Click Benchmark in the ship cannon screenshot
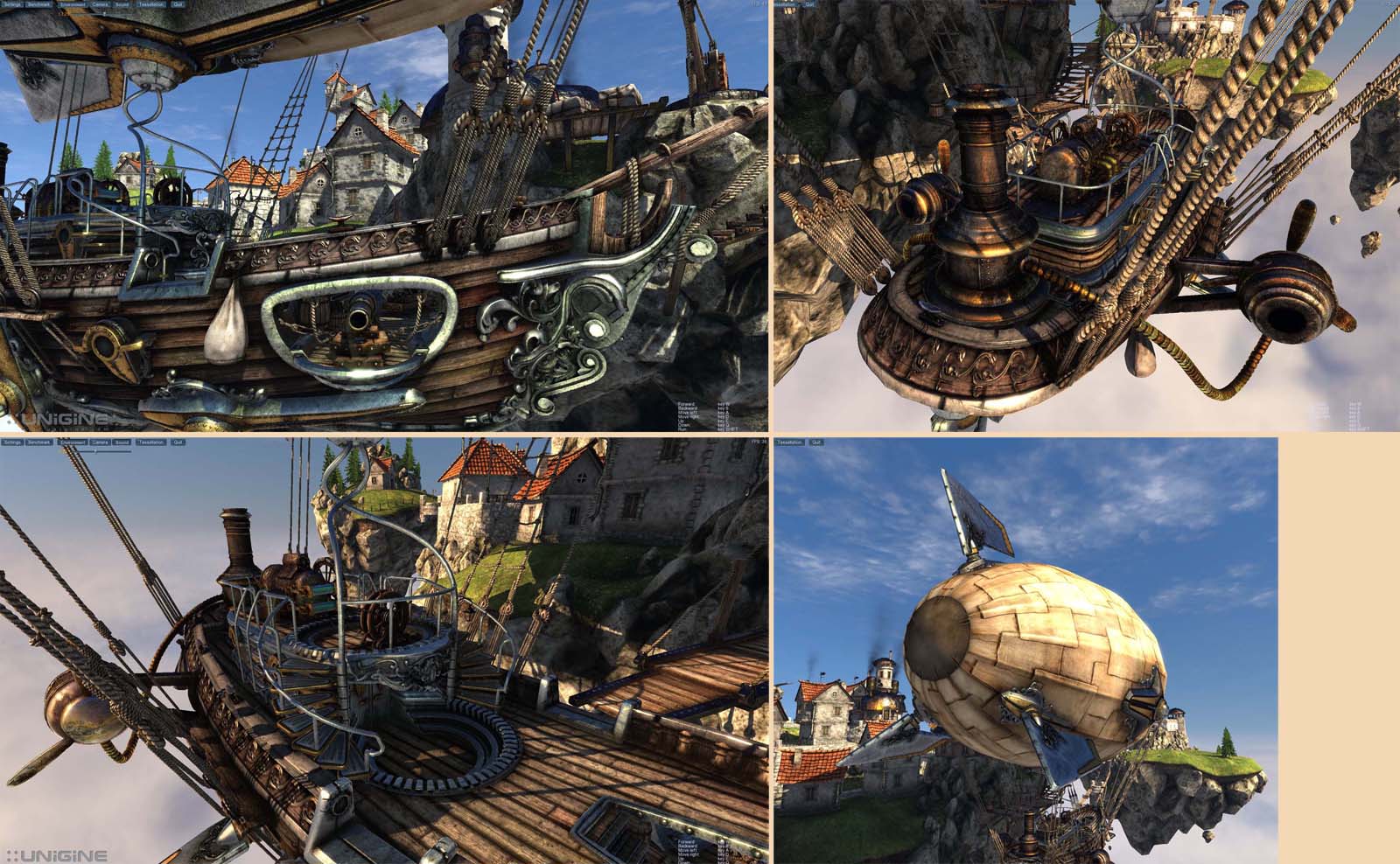This screenshot has height=864, width=1400. point(38,4)
